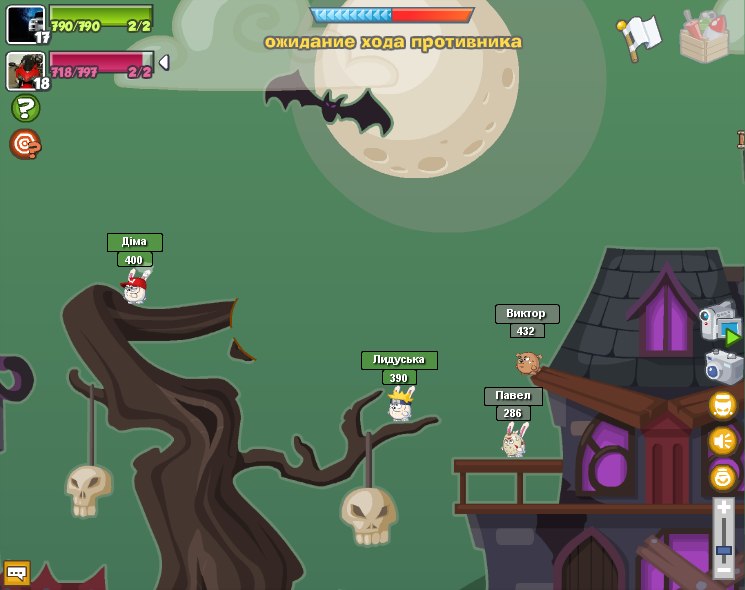Image resolution: width=745 pixels, height=590 pixels.
Task: Zoom in with the plus button
Action: [x=724, y=509]
